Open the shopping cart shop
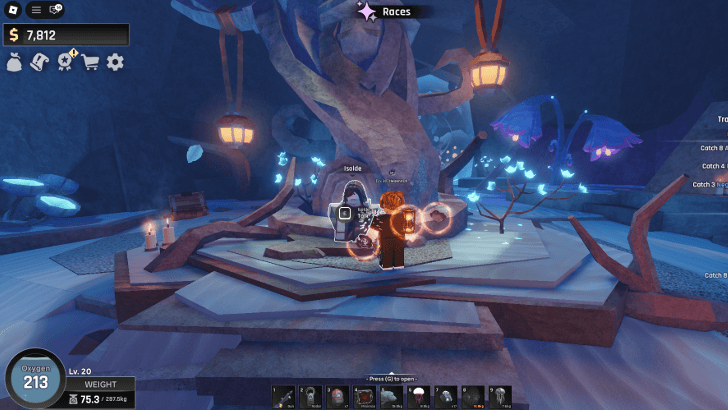 click(x=91, y=62)
